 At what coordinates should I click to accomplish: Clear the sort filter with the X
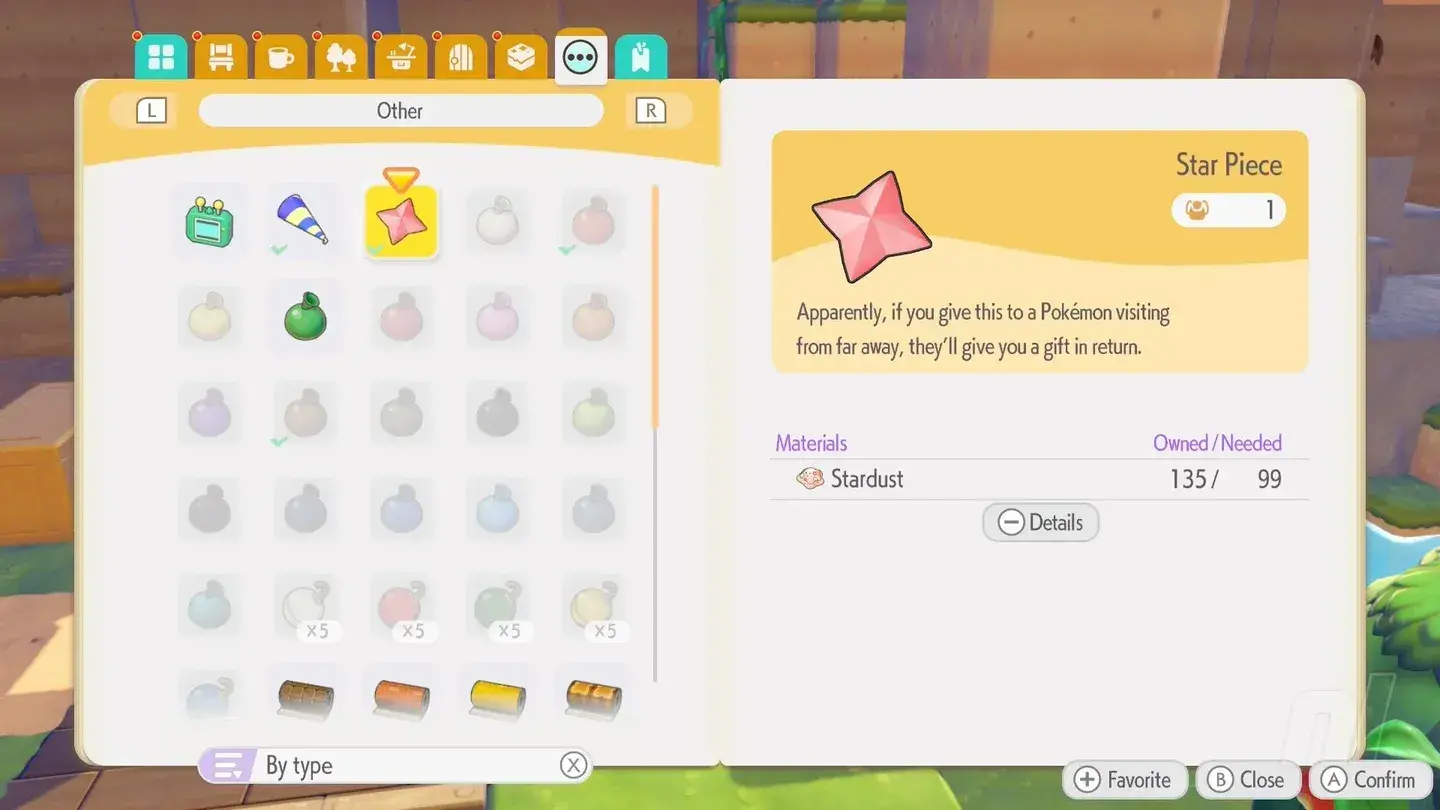pyautogui.click(x=573, y=764)
